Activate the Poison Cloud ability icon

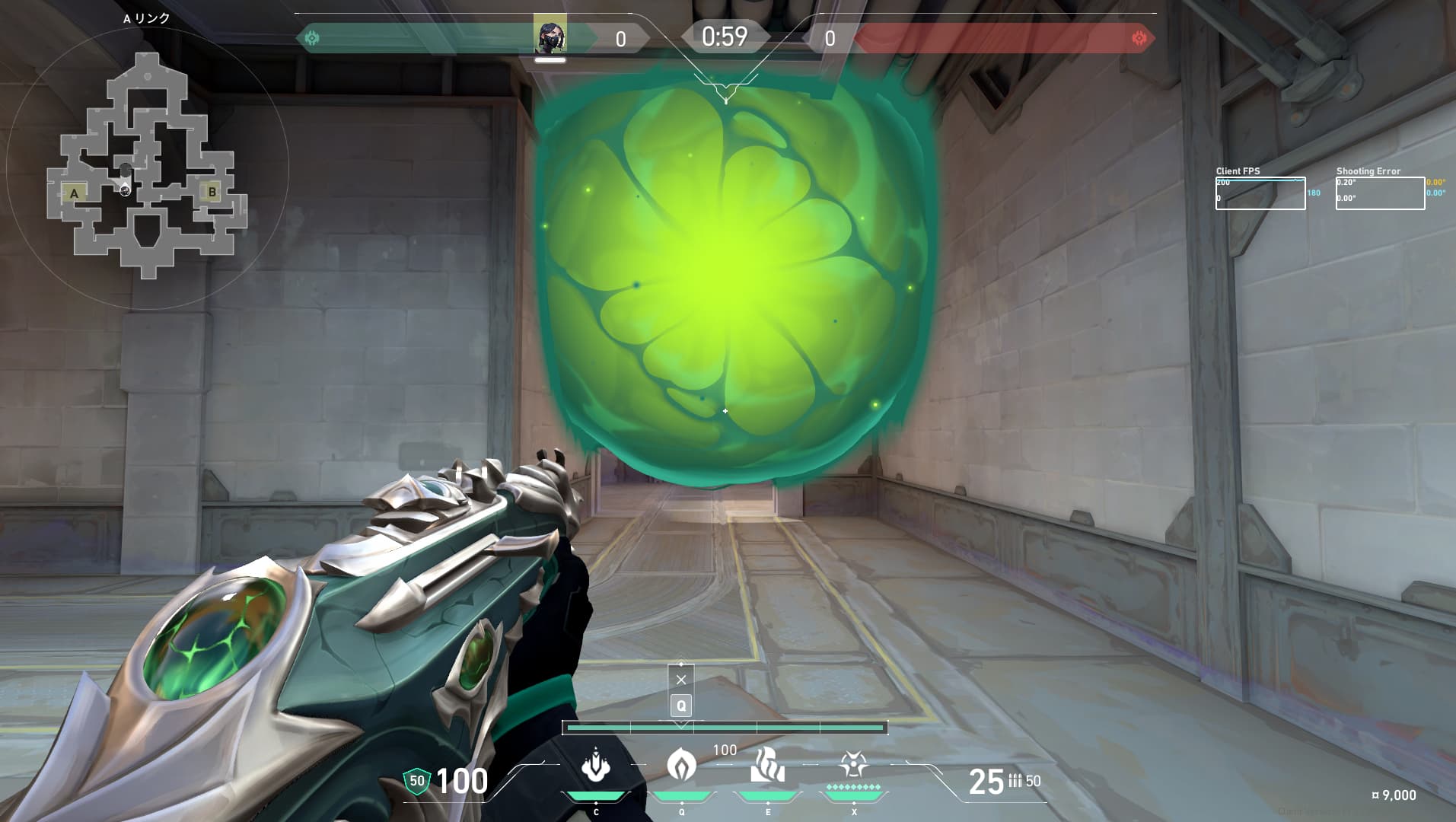(x=681, y=765)
